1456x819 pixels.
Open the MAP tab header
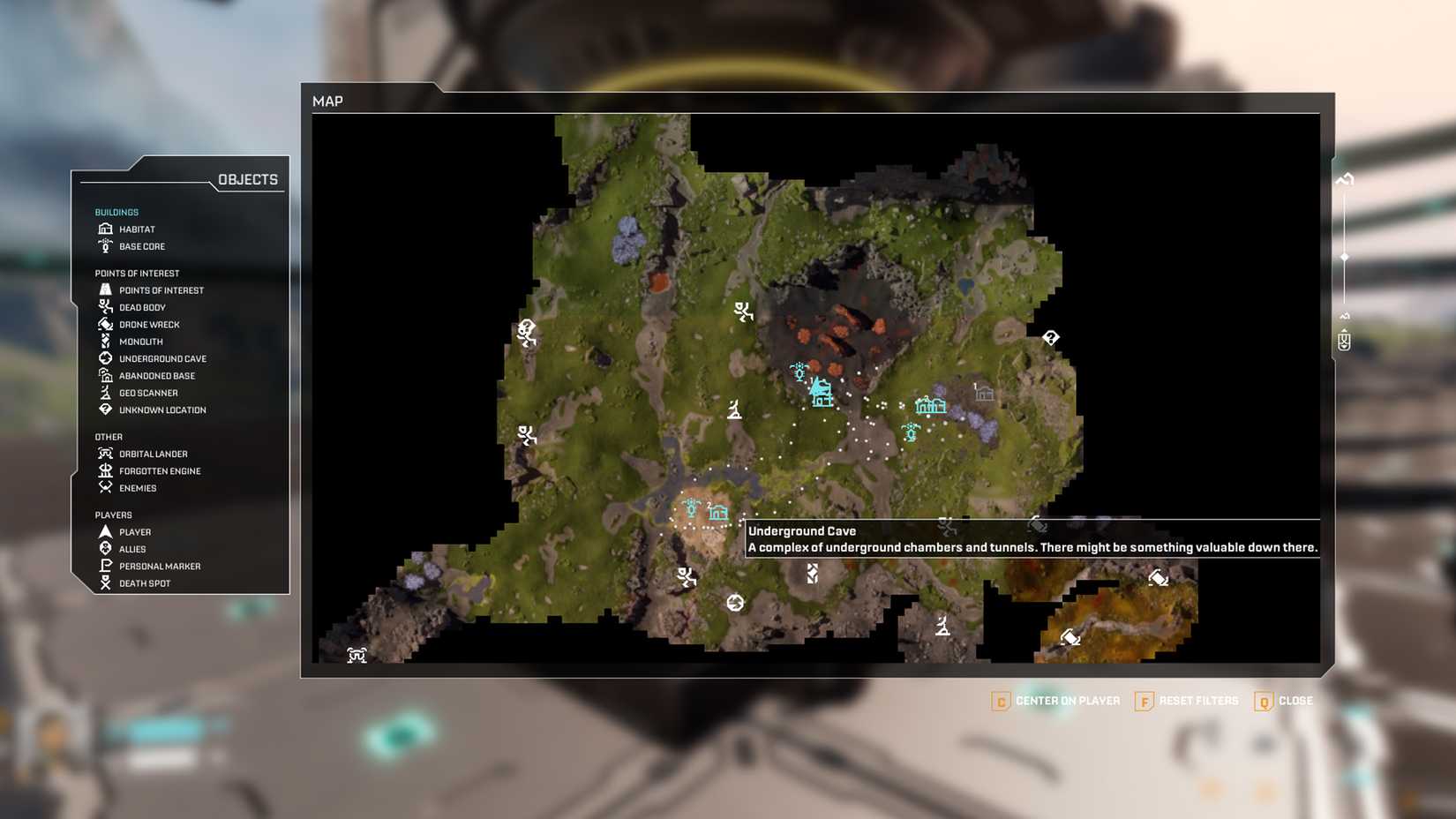[x=328, y=101]
